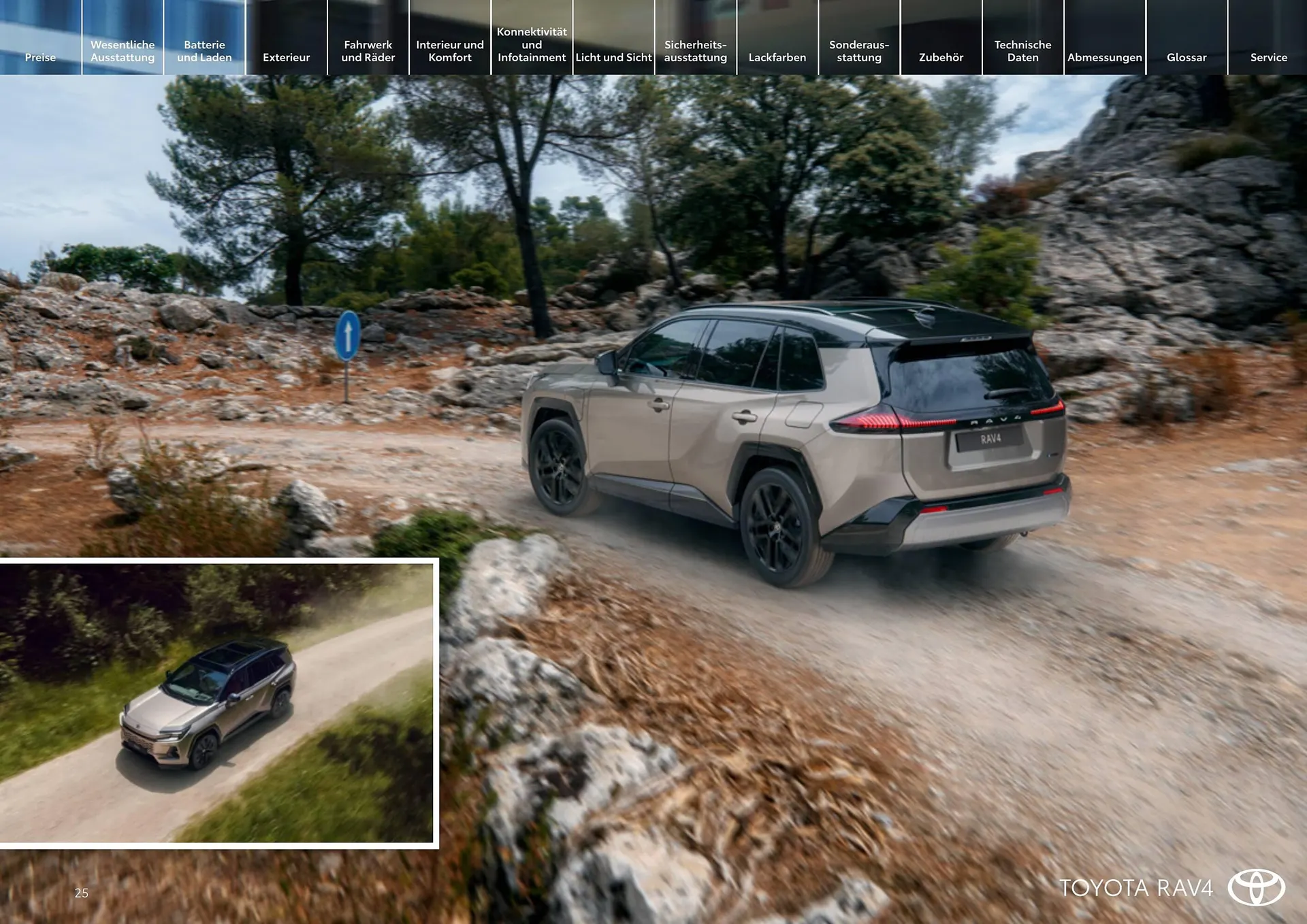Open the Glossar tab
This screenshot has height=924, width=1307.
(x=1186, y=57)
